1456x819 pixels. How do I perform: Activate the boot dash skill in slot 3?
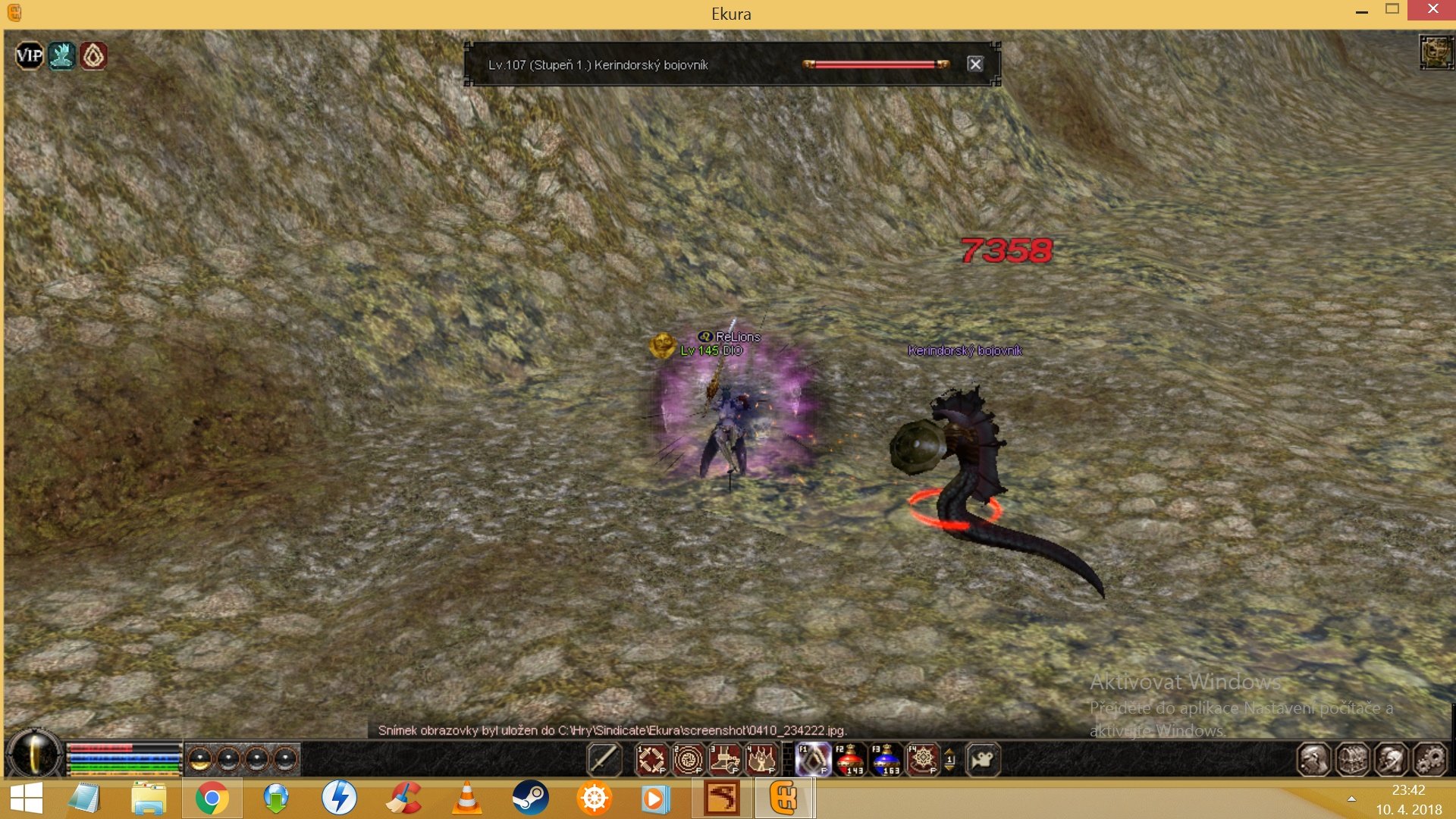725,759
